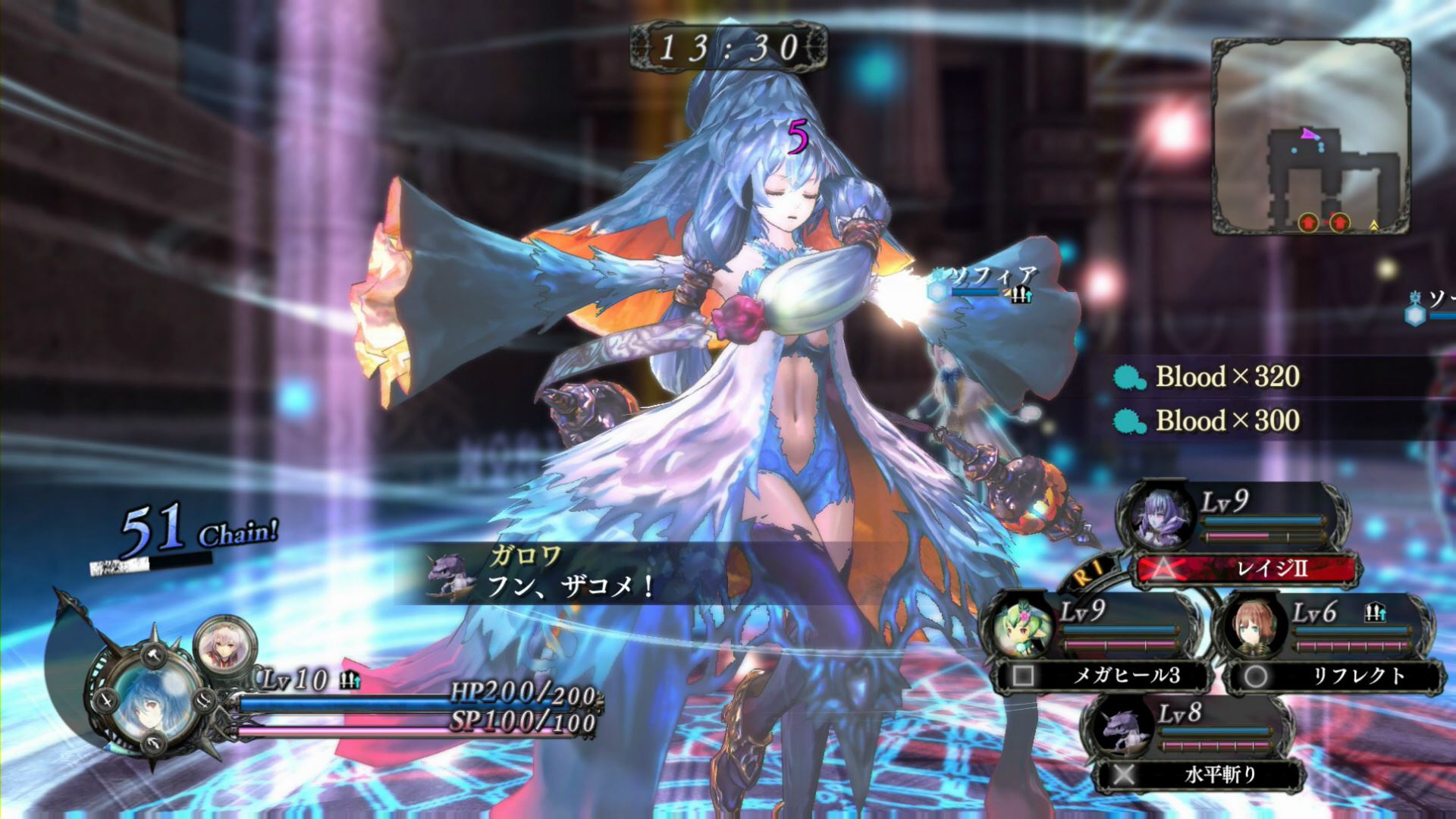This screenshot has height=819, width=1456.
Task: Activate the レイジII skill
Action: point(1246,568)
